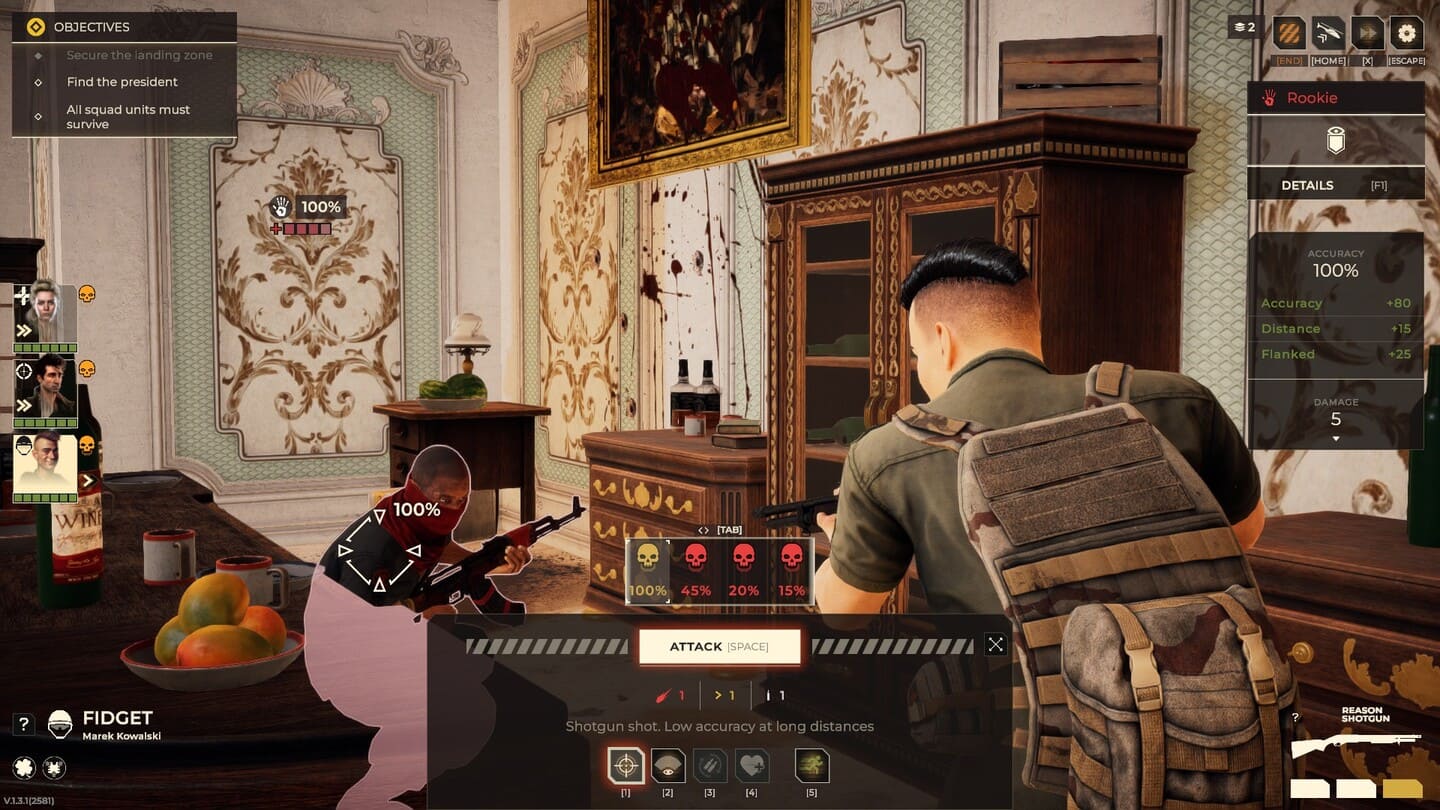Toggle the fast-forward speed button

1367,34
